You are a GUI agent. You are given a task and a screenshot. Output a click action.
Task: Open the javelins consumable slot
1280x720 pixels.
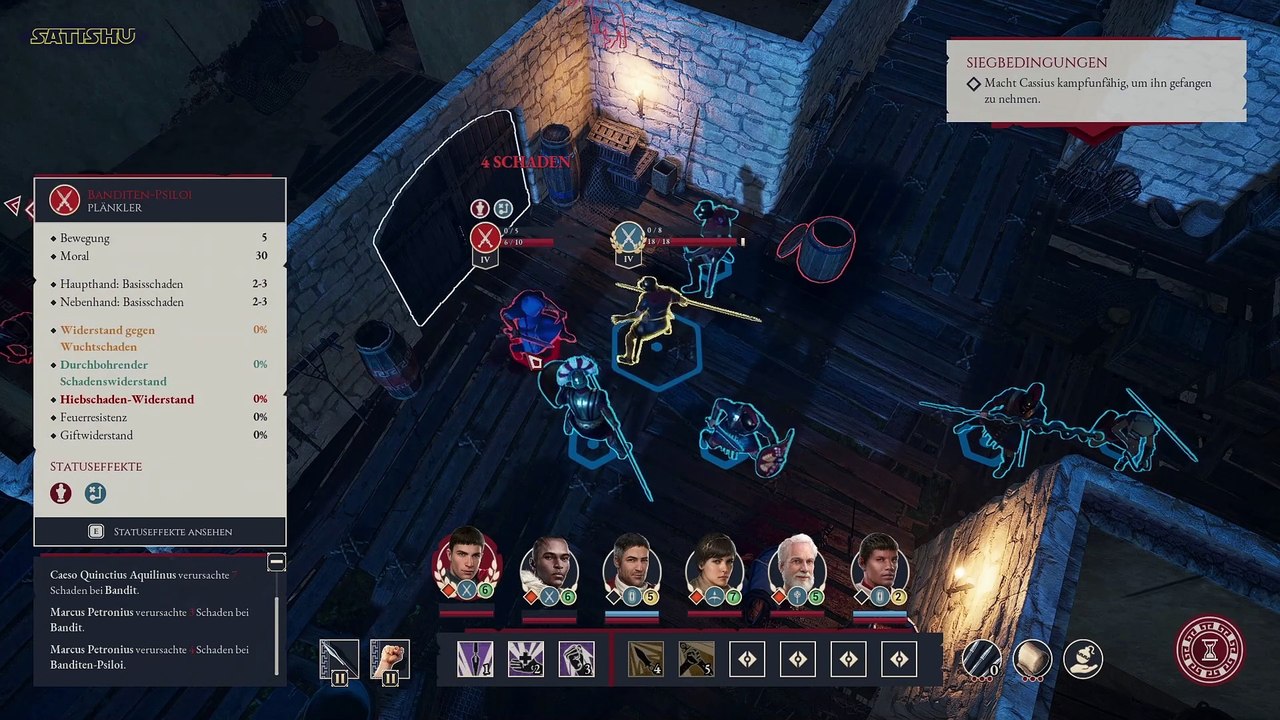coord(981,659)
